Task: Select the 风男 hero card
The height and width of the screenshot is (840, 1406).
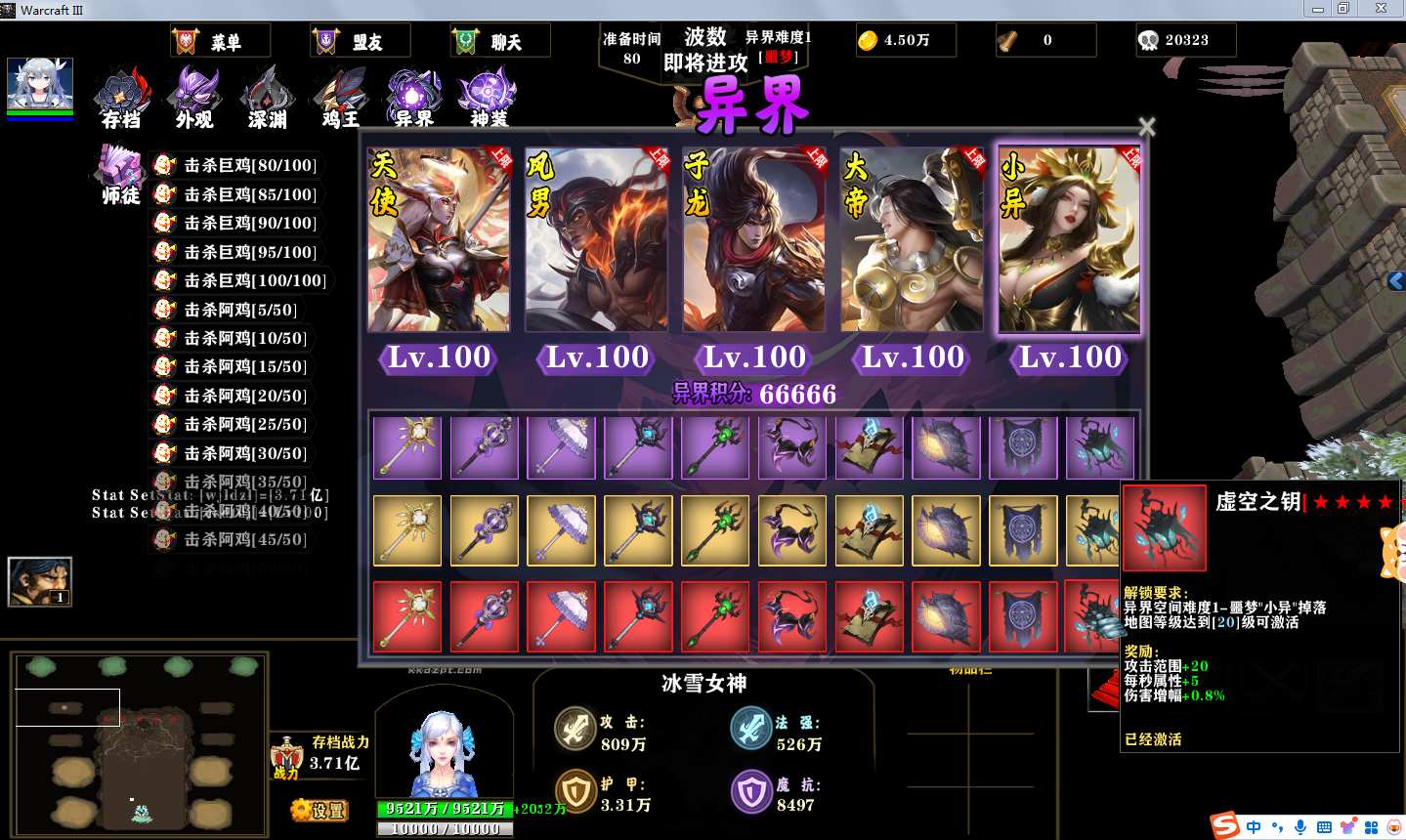Action: (596, 240)
